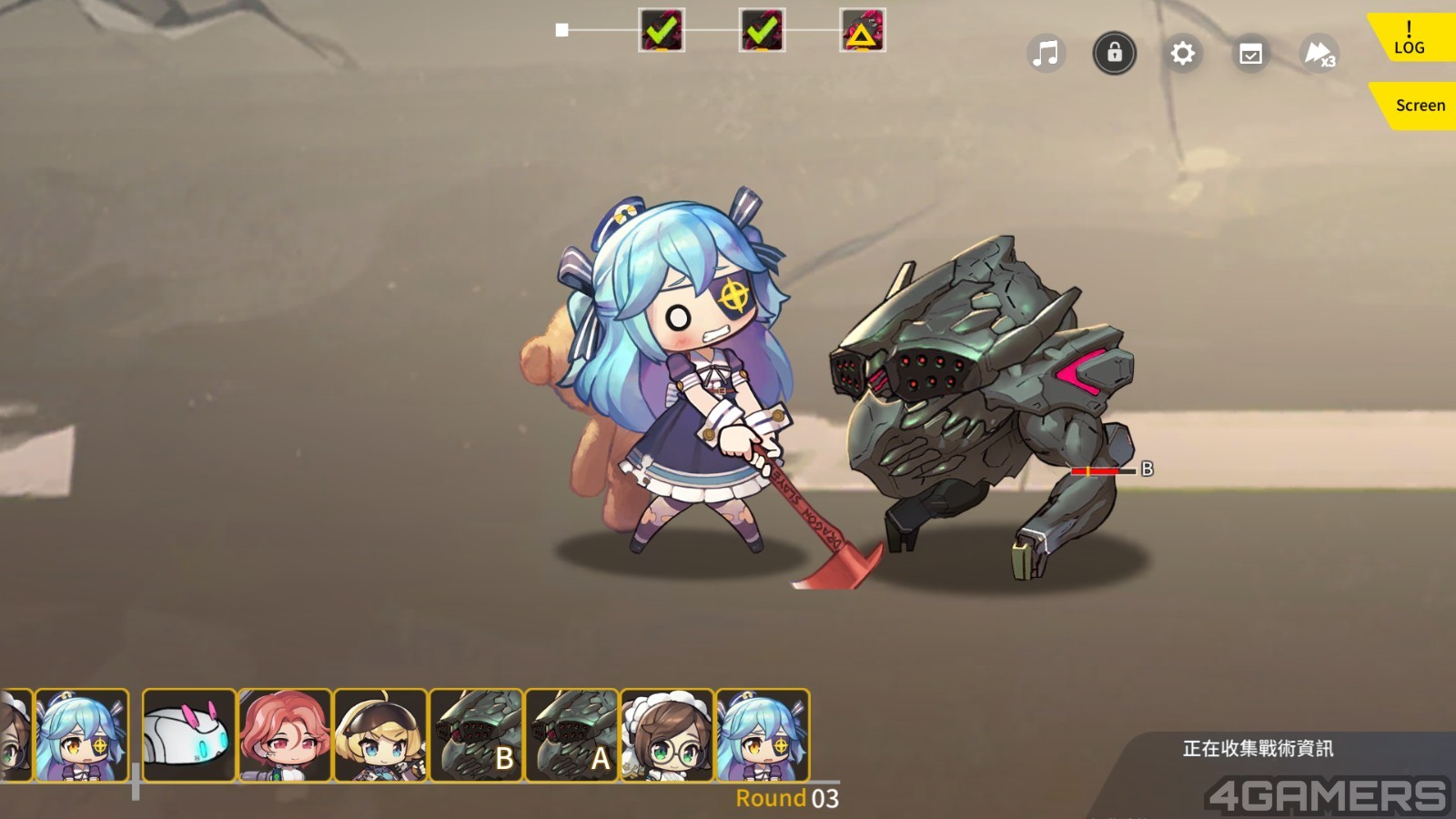Toggle the music note button
Image resolution: width=1456 pixels, height=819 pixels.
(1046, 54)
